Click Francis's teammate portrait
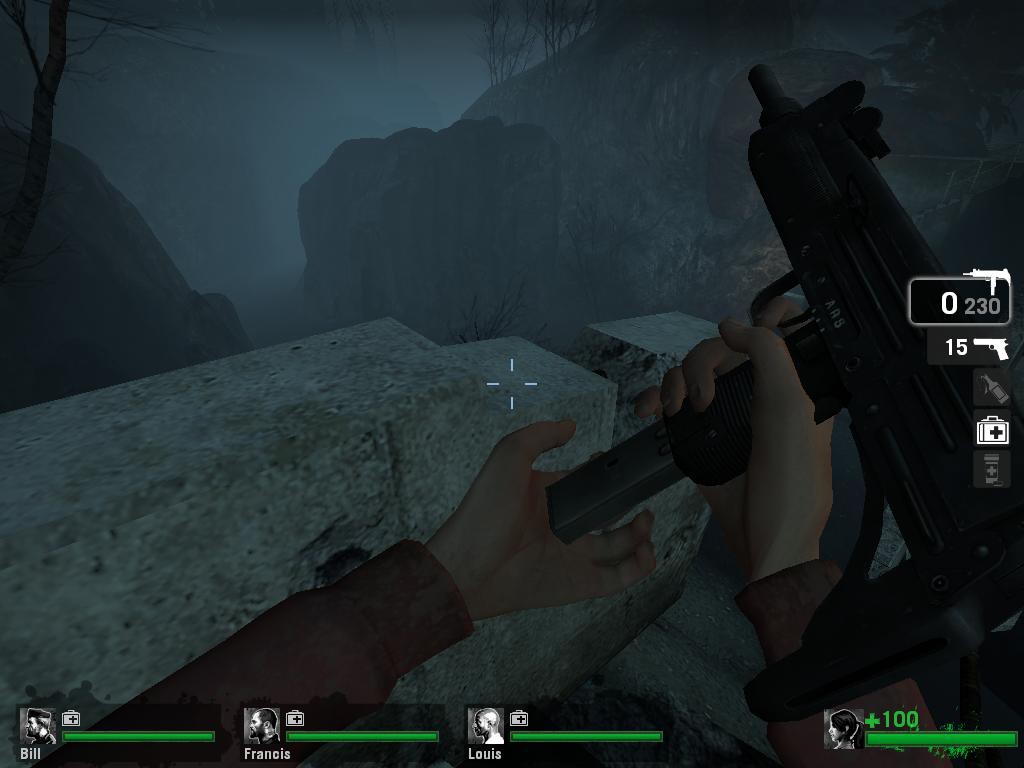 262,727
